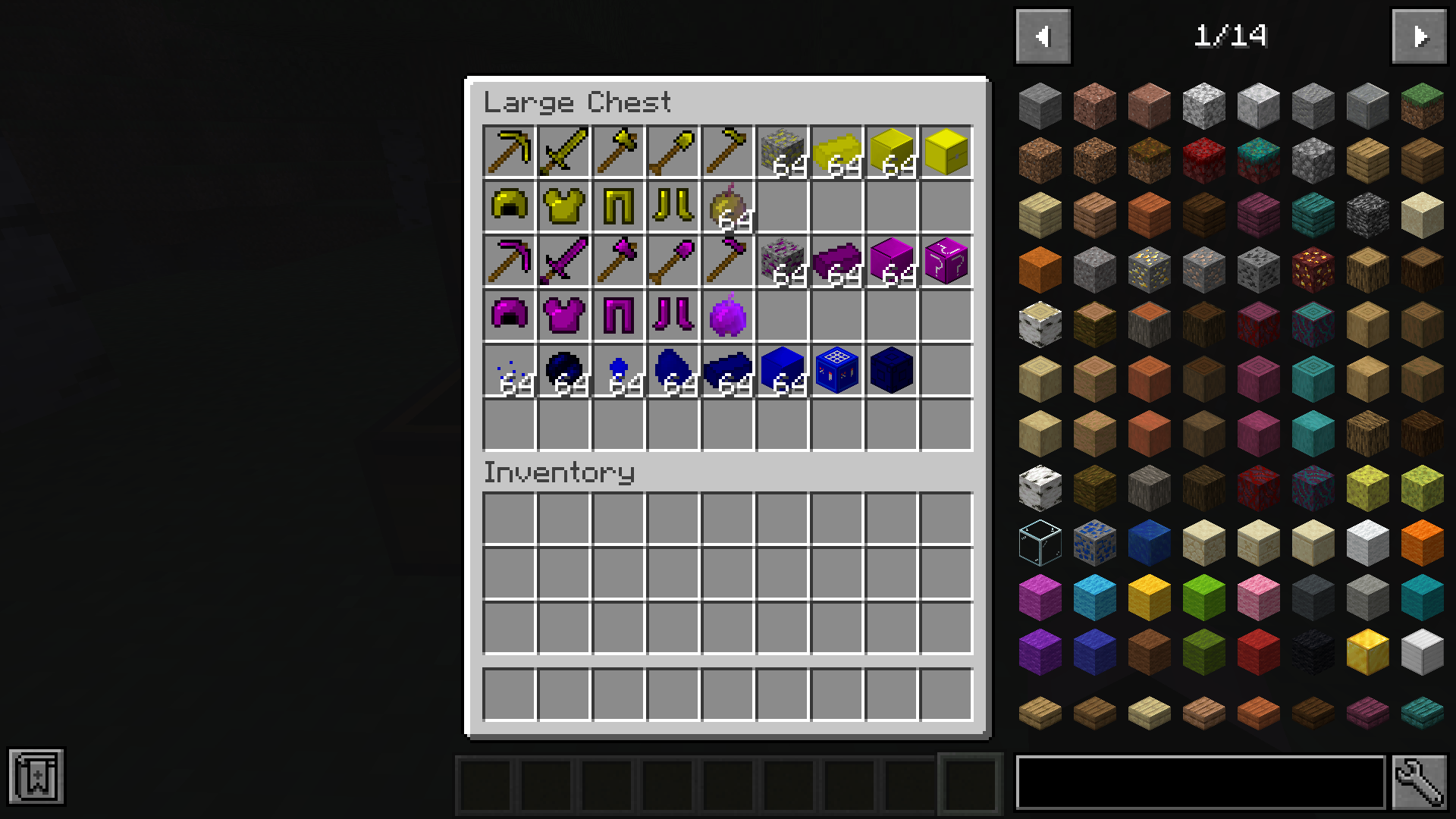
Task: Select the golden apple stack
Action: click(727, 207)
